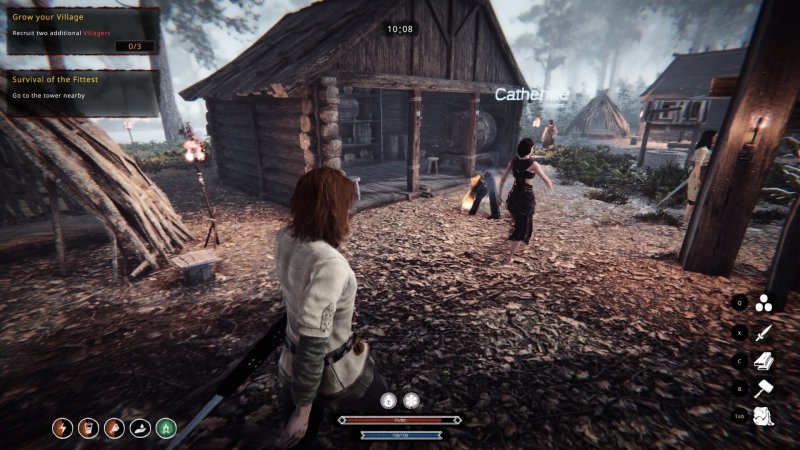The height and width of the screenshot is (450, 800).
Task: Open the backpack inventory icon
Action: [x=765, y=416]
